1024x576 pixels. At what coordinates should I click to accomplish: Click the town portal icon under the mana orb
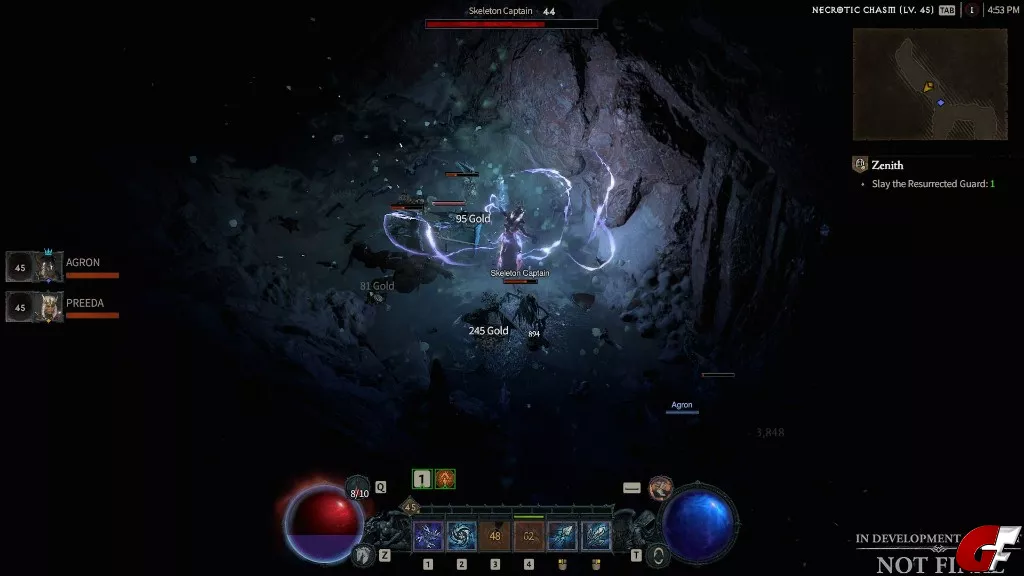[656, 555]
